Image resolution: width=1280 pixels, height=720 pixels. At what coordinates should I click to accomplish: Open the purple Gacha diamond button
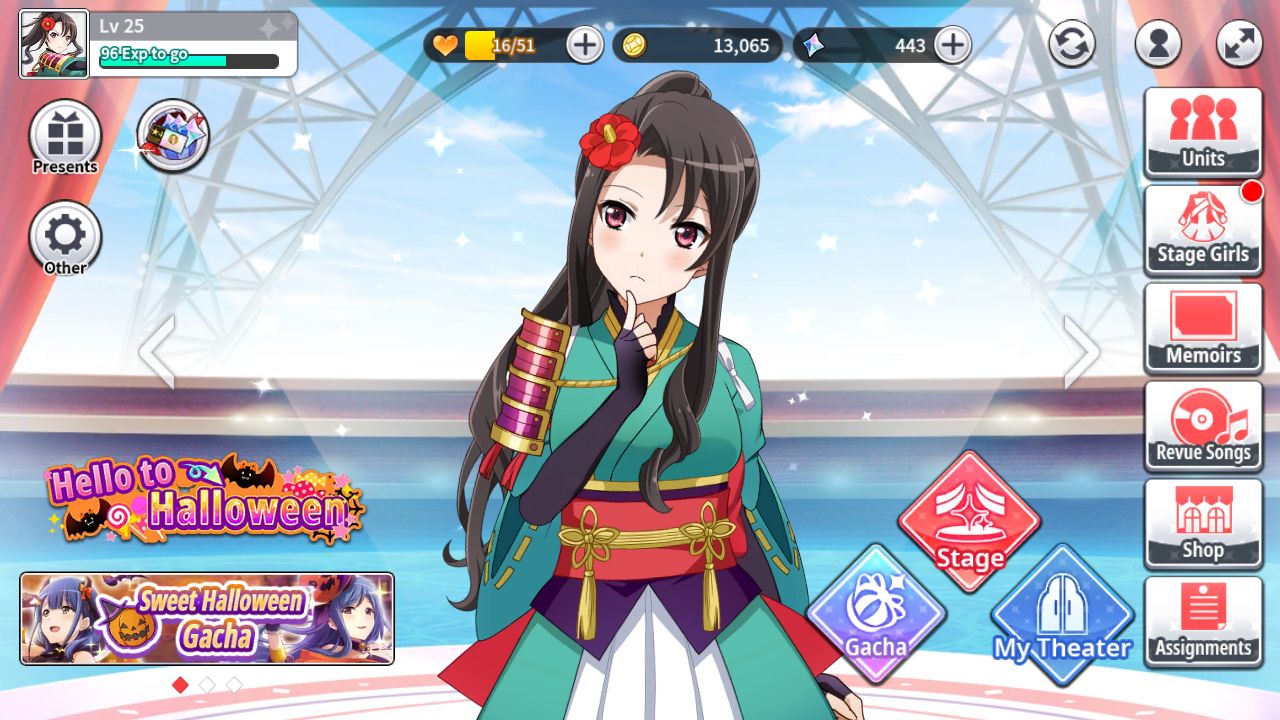876,614
